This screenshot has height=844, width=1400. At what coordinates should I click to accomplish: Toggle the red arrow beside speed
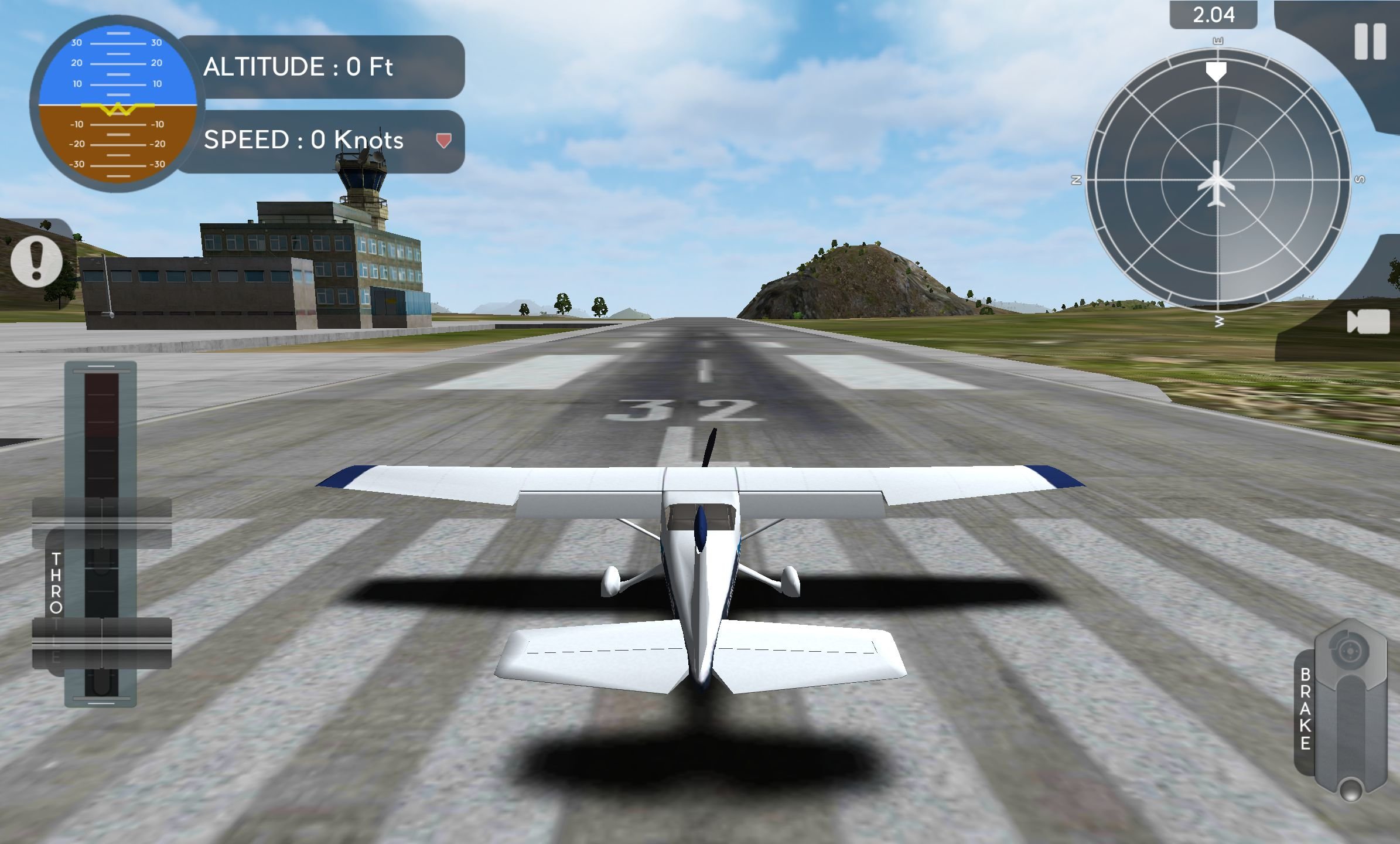pos(443,141)
